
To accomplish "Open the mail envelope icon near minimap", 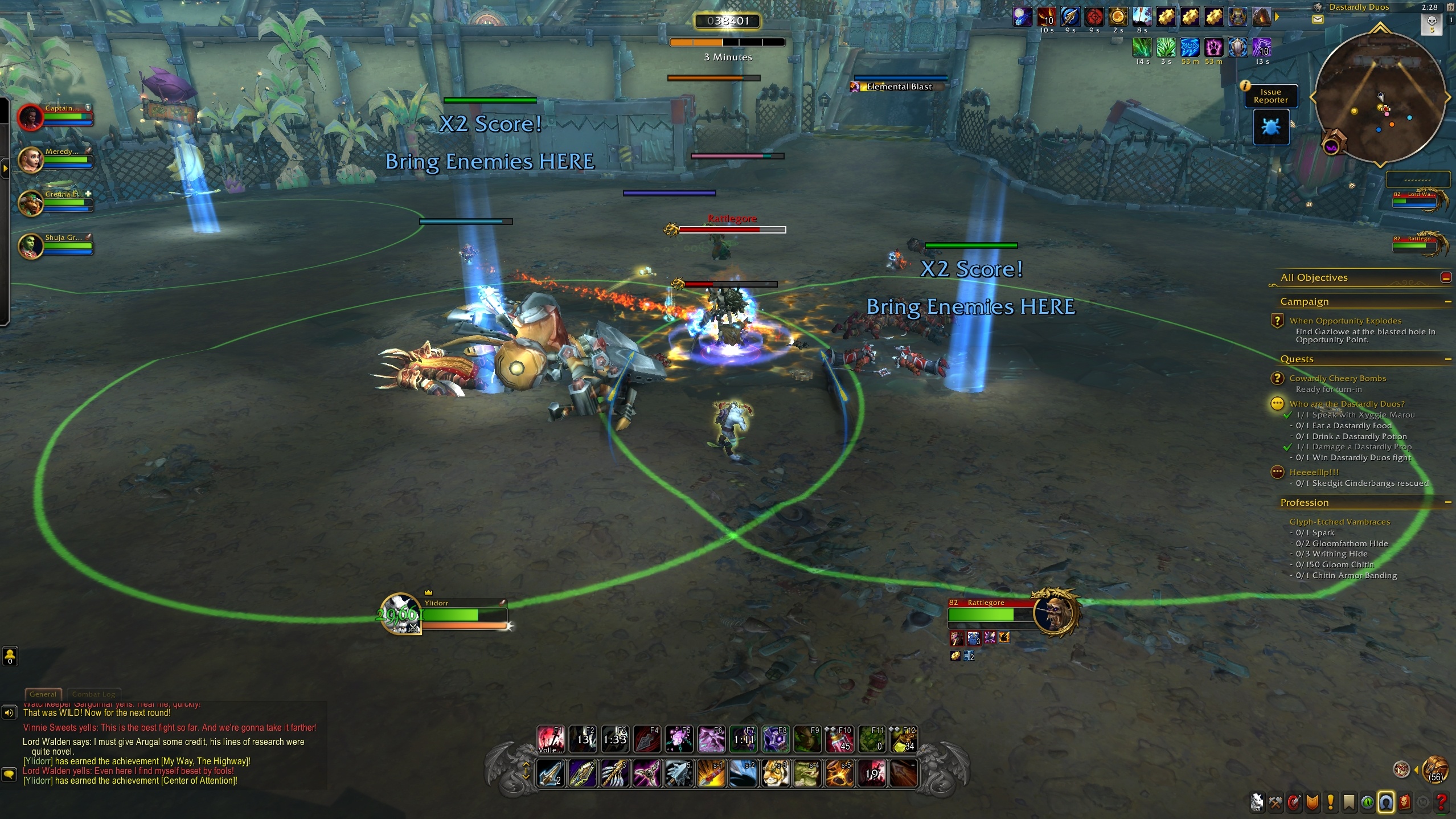I will (1318, 19).
